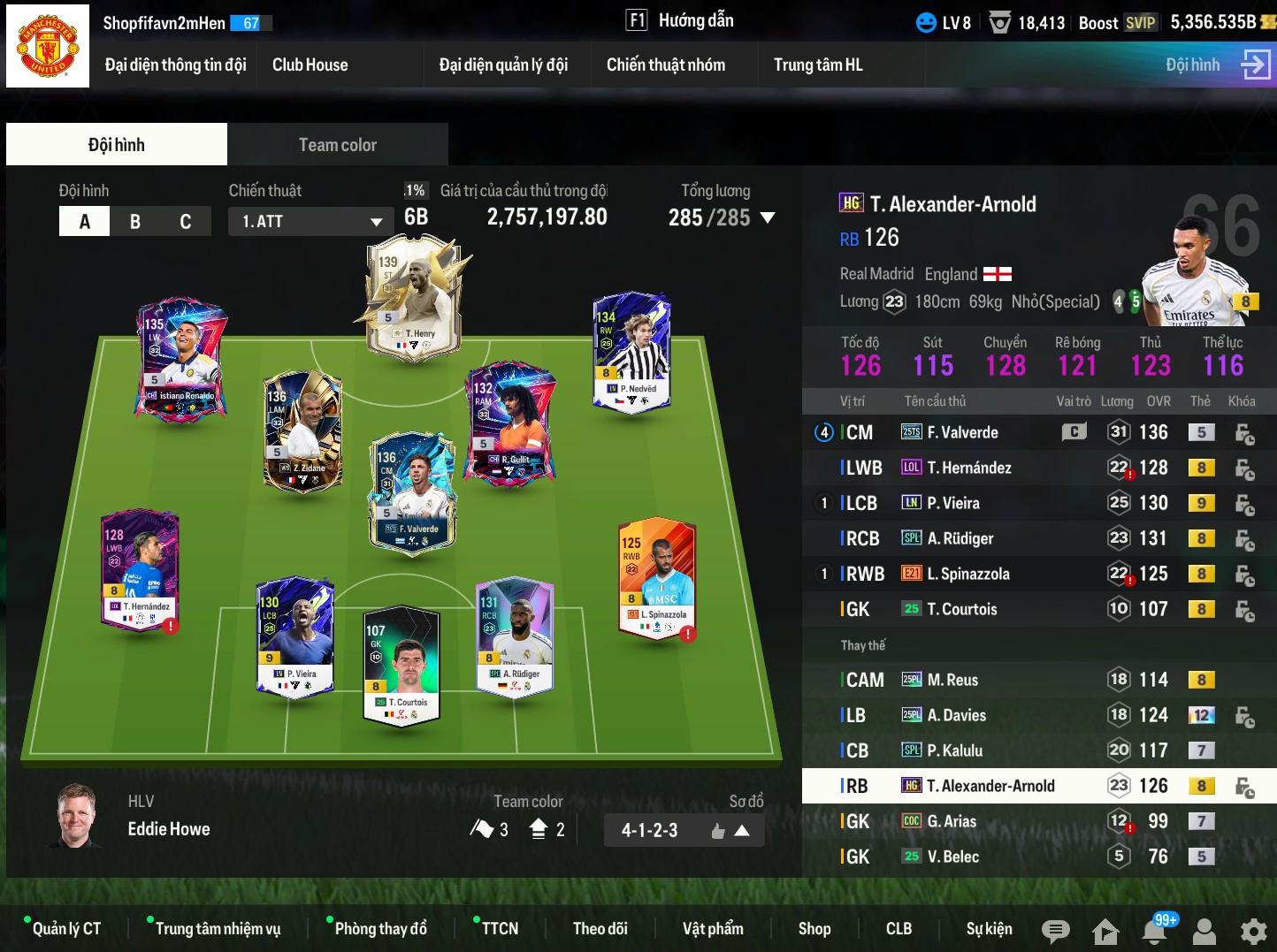1277x952 pixels.
Task: Open the notifications bell icon
Action: pos(1154,930)
